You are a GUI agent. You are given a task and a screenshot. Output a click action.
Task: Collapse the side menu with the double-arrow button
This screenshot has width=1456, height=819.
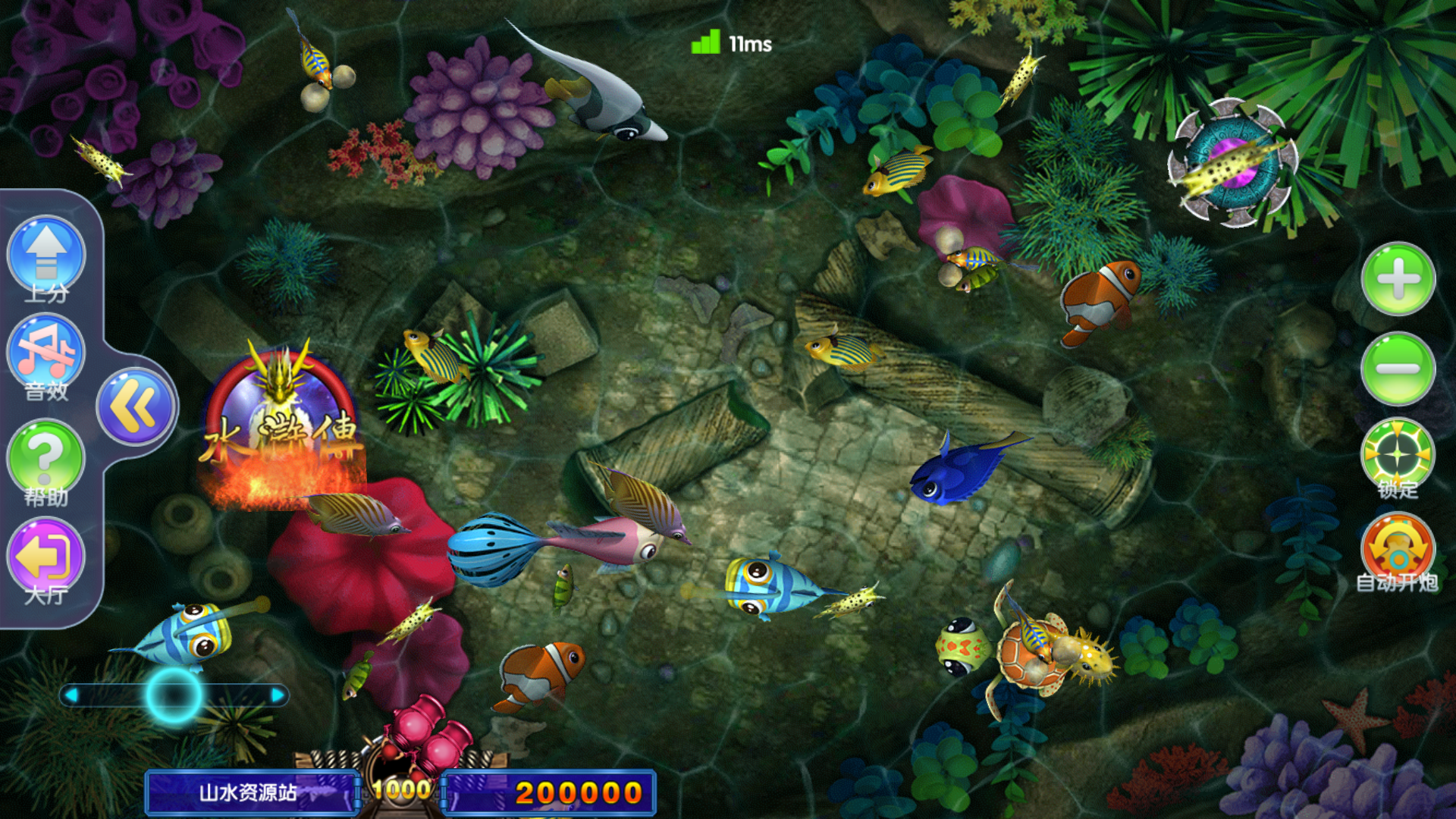[x=136, y=406]
